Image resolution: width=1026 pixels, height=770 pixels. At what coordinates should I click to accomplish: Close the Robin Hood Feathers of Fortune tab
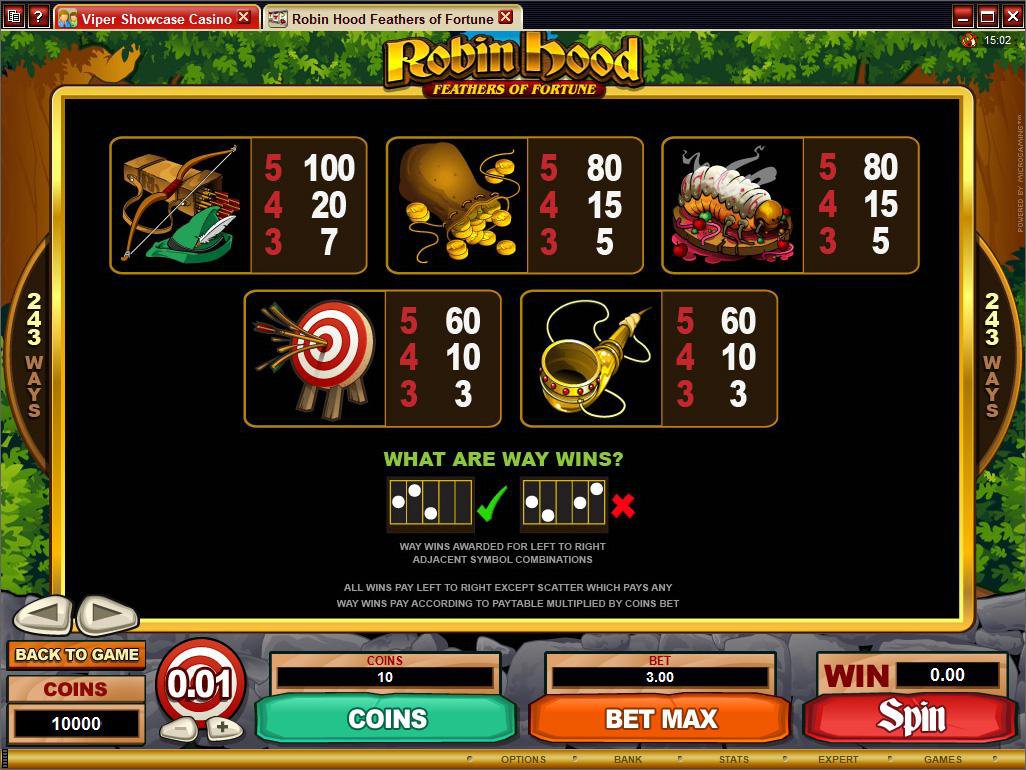[505, 17]
